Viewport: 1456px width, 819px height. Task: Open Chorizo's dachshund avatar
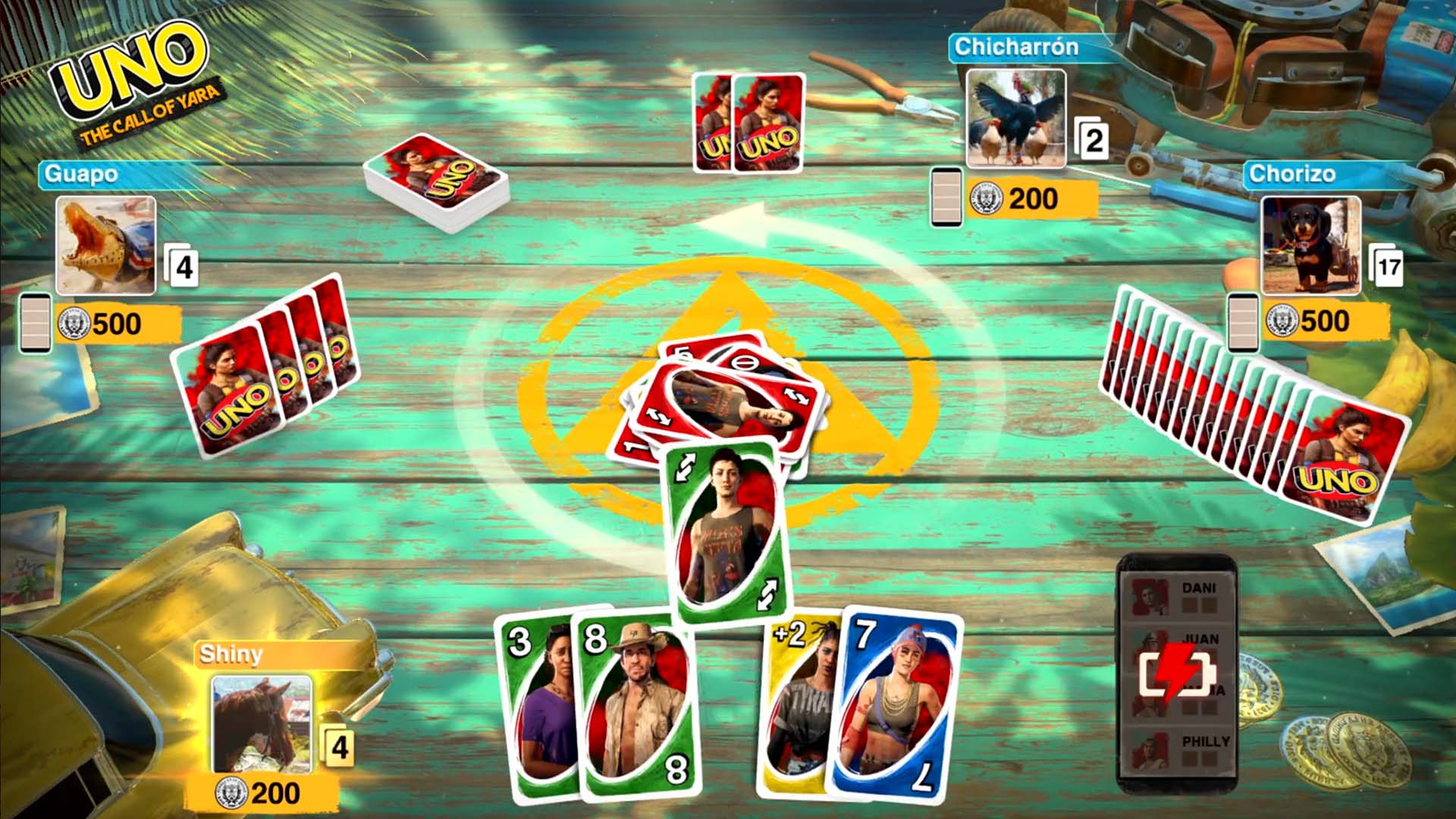click(x=1310, y=245)
